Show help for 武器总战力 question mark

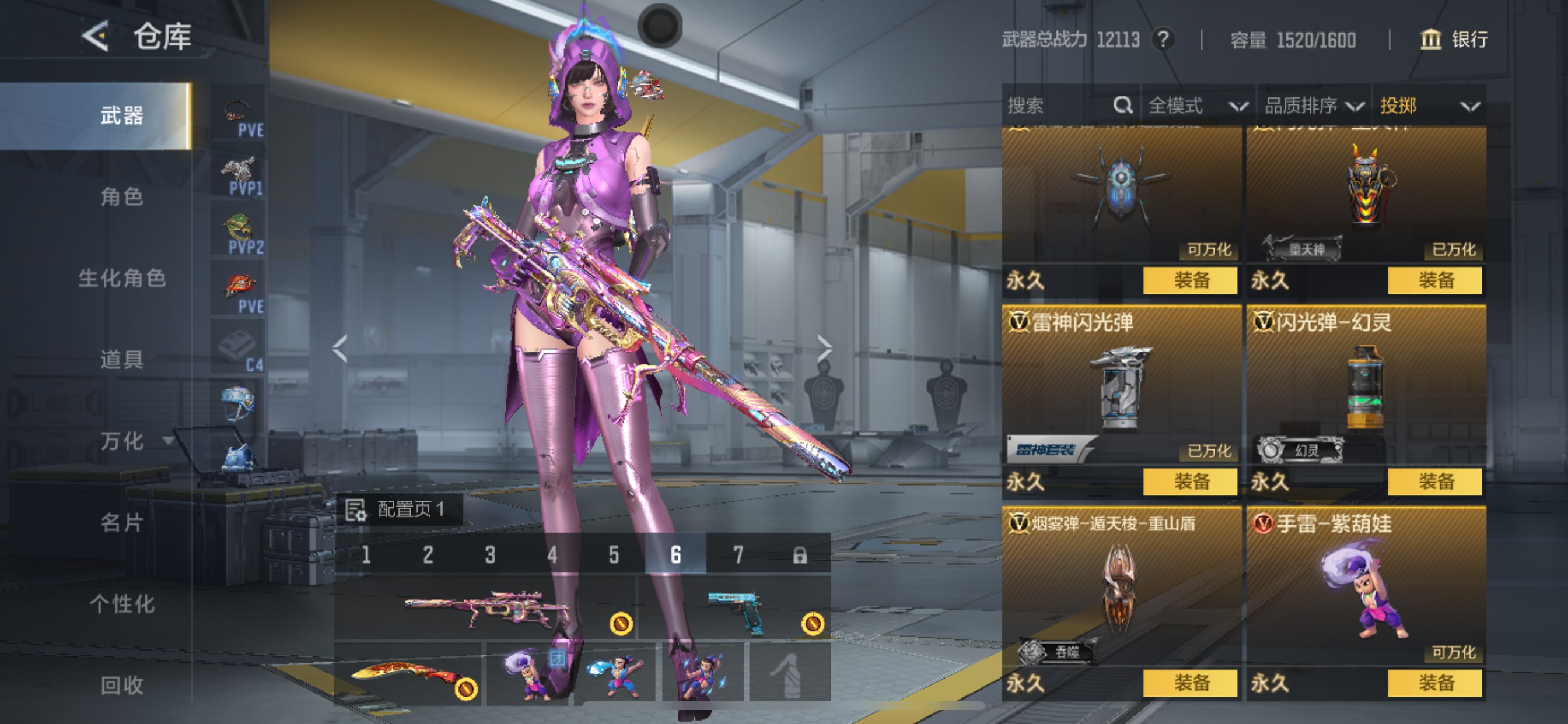coord(1163,40)
